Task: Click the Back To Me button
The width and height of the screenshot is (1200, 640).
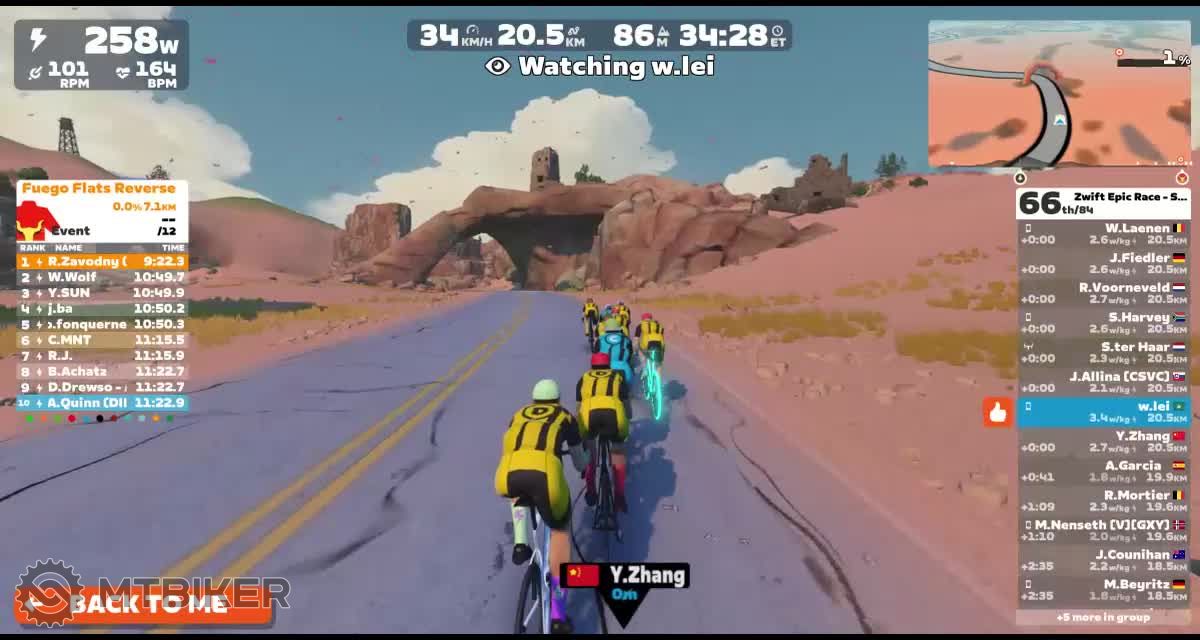Action: click(x=143, y=604)
